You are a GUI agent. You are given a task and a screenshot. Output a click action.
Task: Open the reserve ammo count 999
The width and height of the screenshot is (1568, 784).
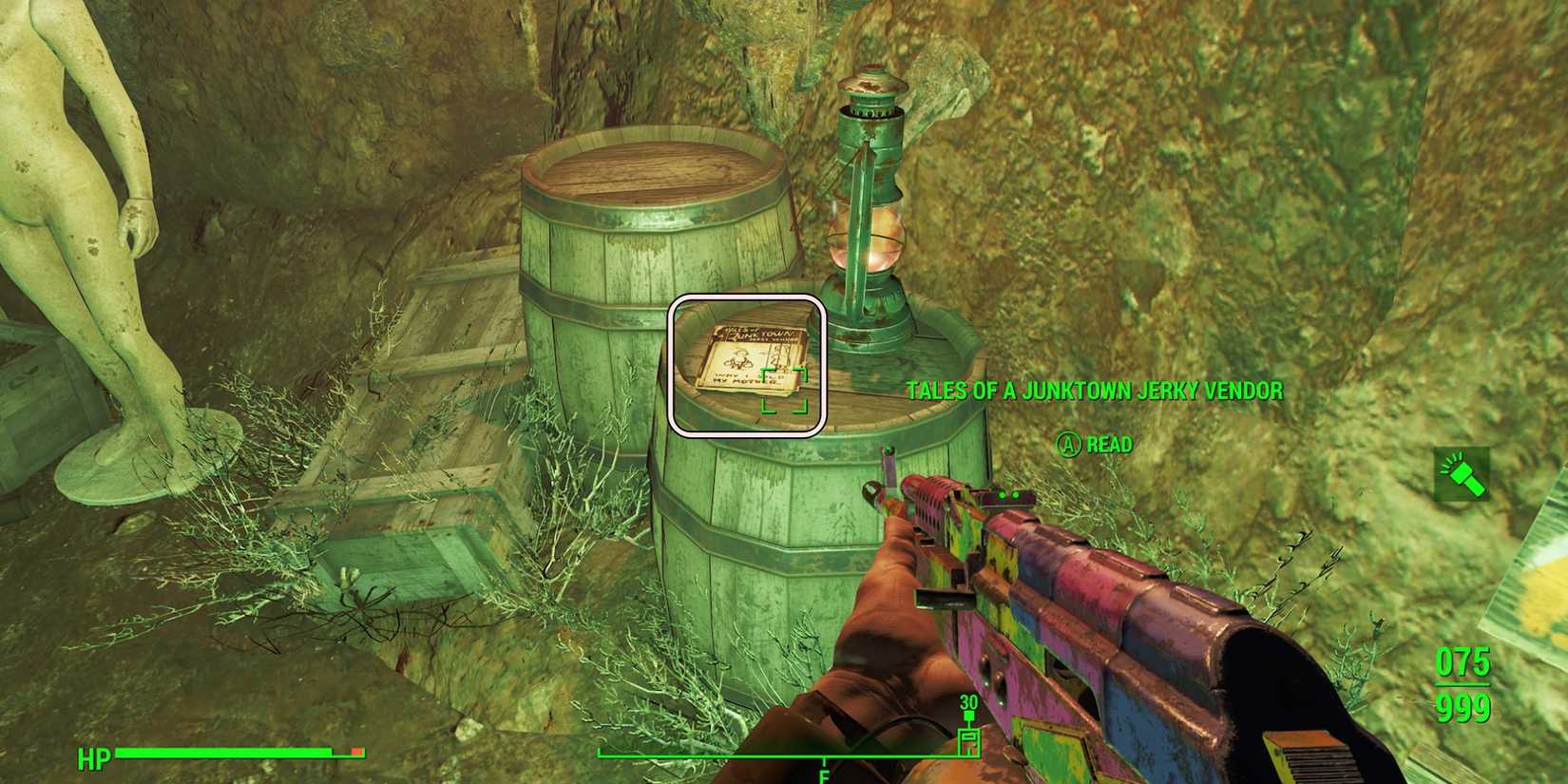coord(1463,707)
